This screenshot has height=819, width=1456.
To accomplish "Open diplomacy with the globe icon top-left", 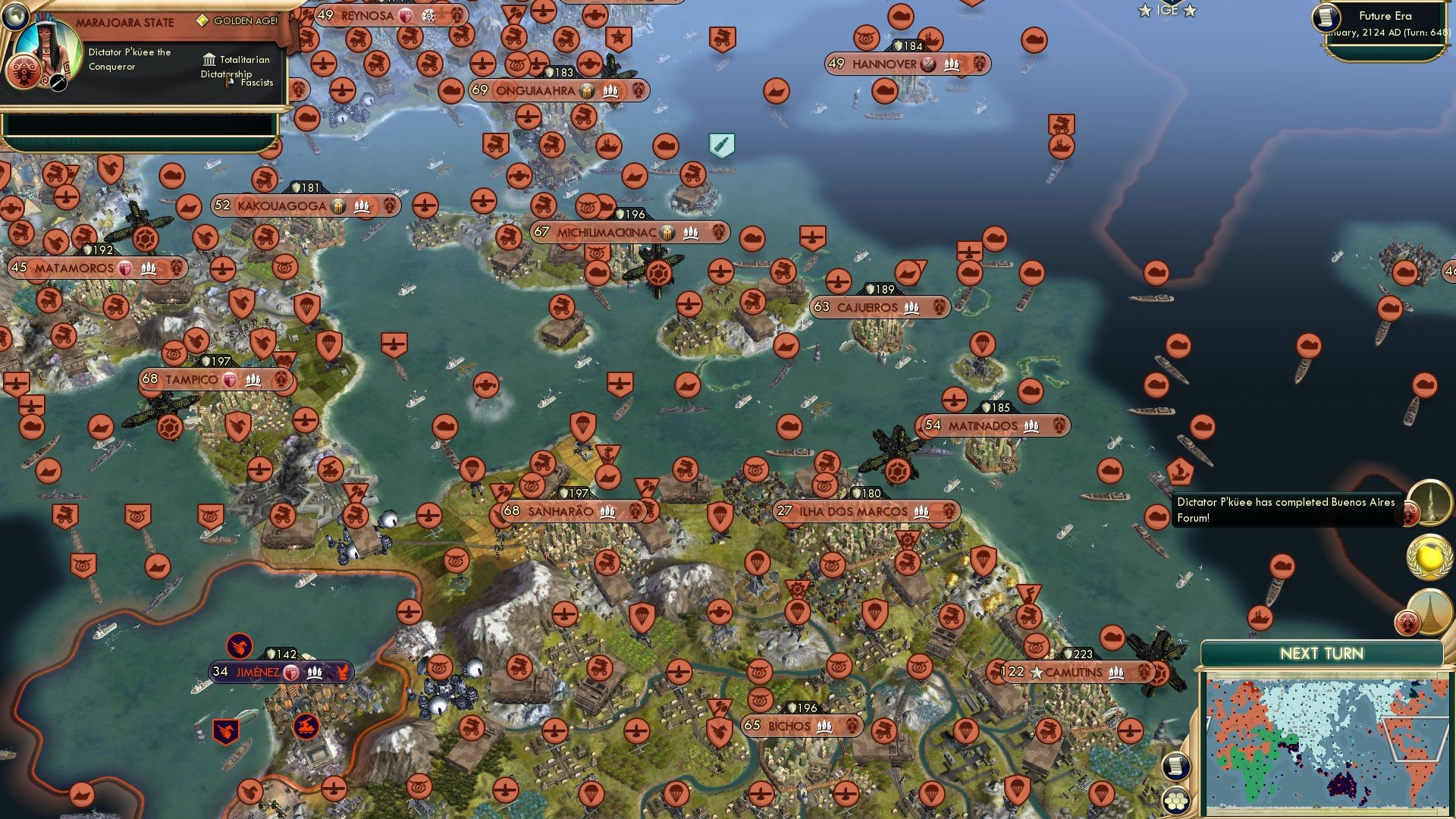I will tap(14, 17).
